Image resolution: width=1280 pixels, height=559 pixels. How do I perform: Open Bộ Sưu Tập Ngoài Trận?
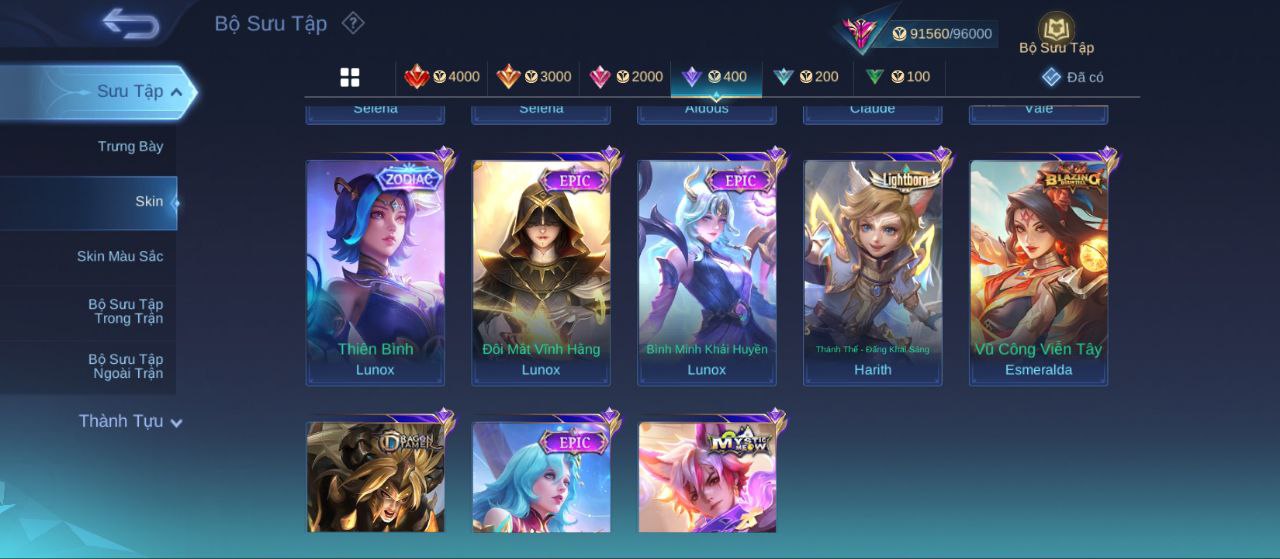coord(125,366)
